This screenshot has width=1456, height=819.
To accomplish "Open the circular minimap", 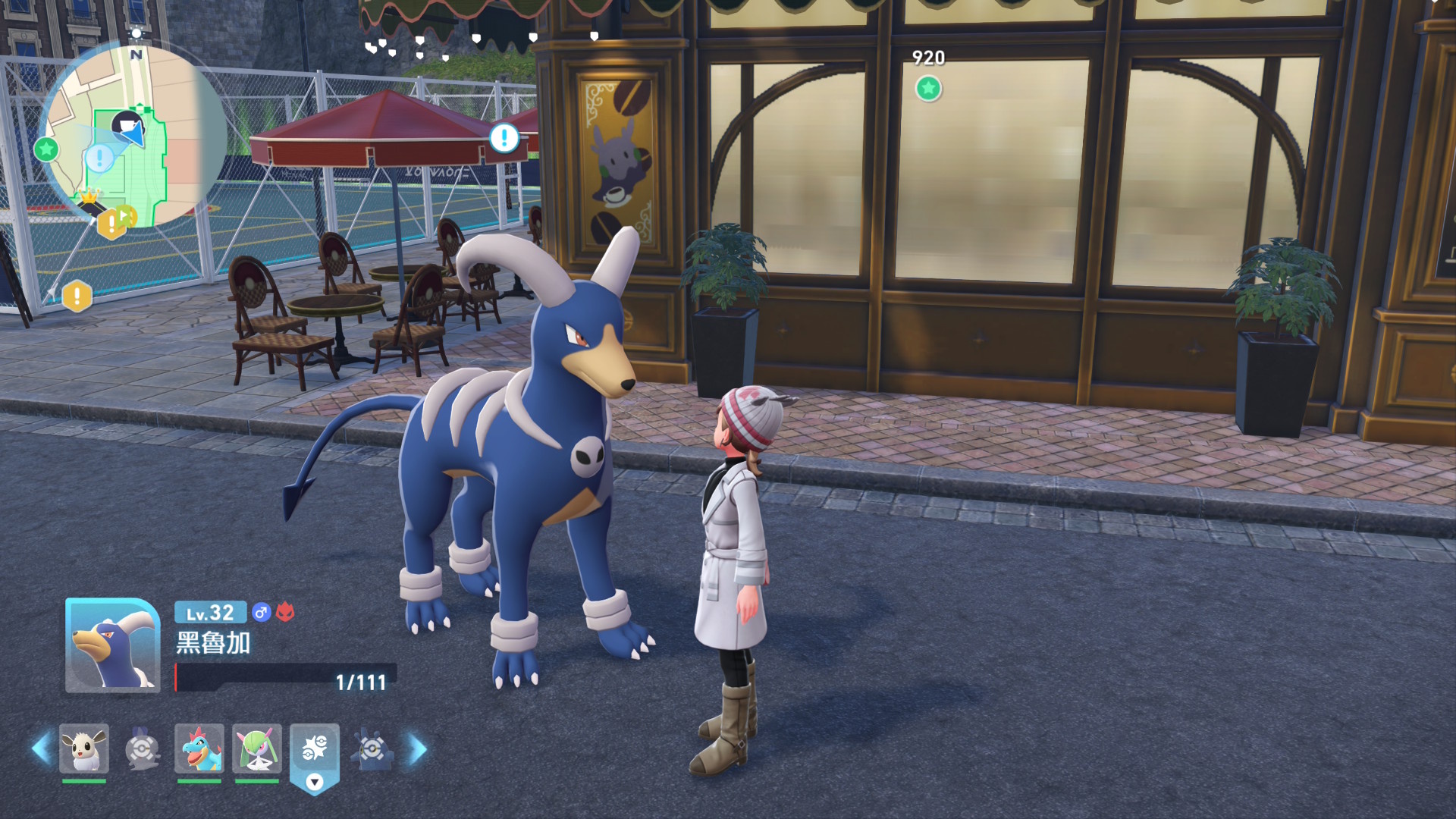I will point(135,136).
